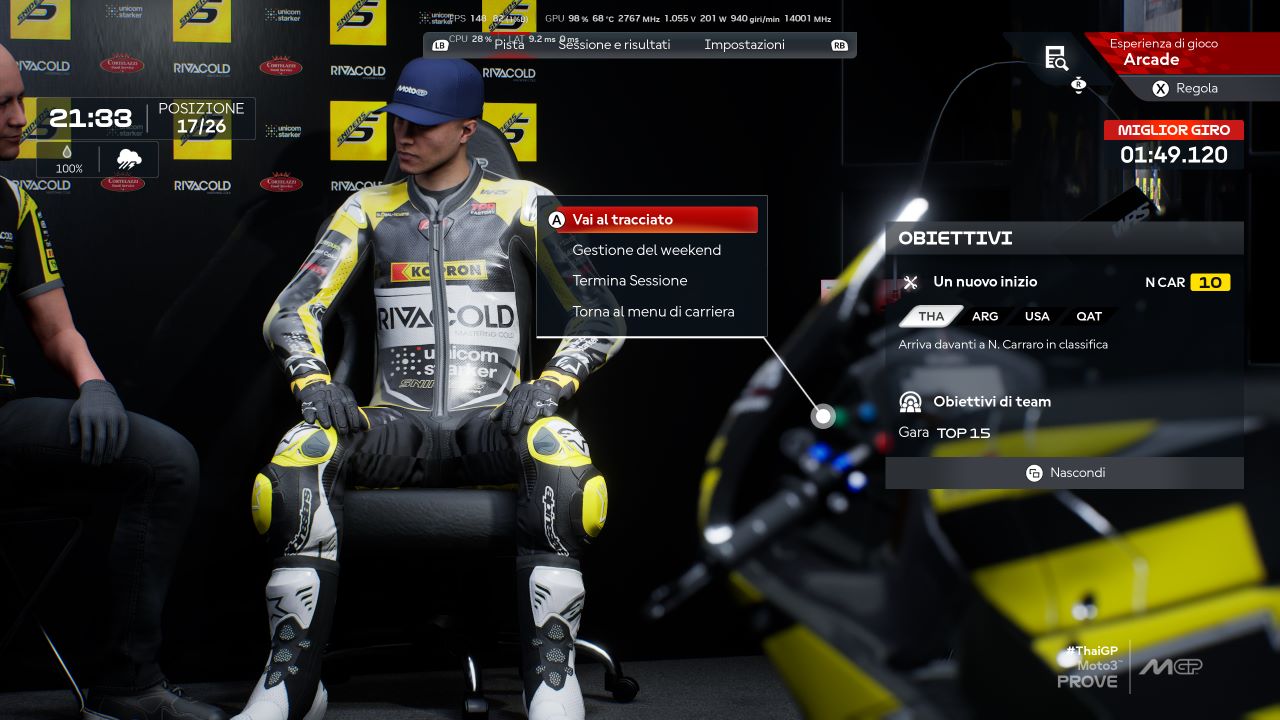The height and width of the screenshot is (720, 1280).
Task: Select the bike handlebar hotspot marker
Action: coord(823,416)
